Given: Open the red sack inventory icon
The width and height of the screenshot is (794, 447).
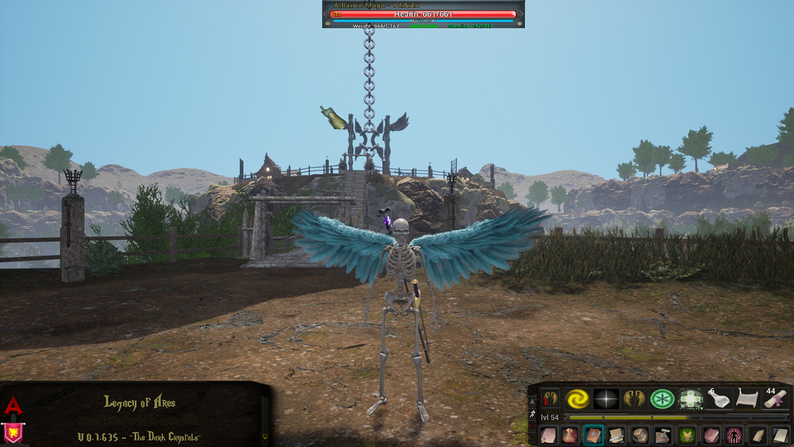Looking at the screenshot, I should click(x=570, y=435).
